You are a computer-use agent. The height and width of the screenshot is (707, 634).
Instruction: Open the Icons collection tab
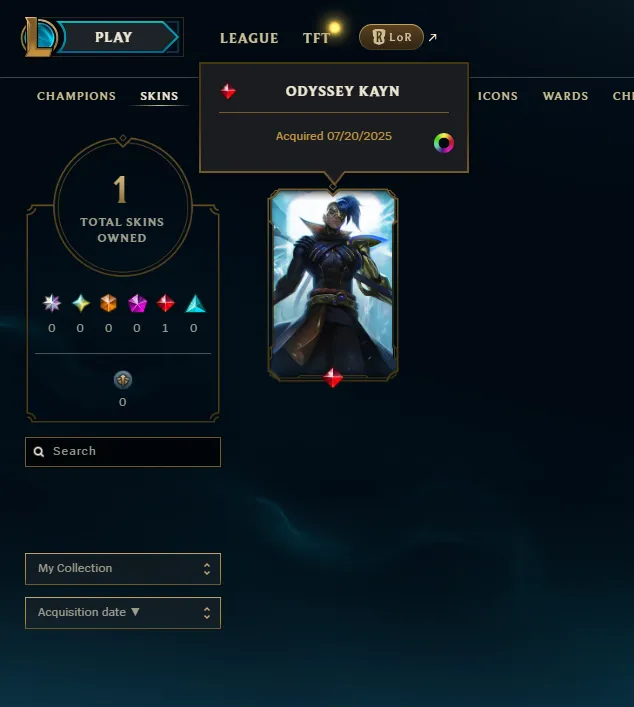pyautogui.click(x=498, y=97)
